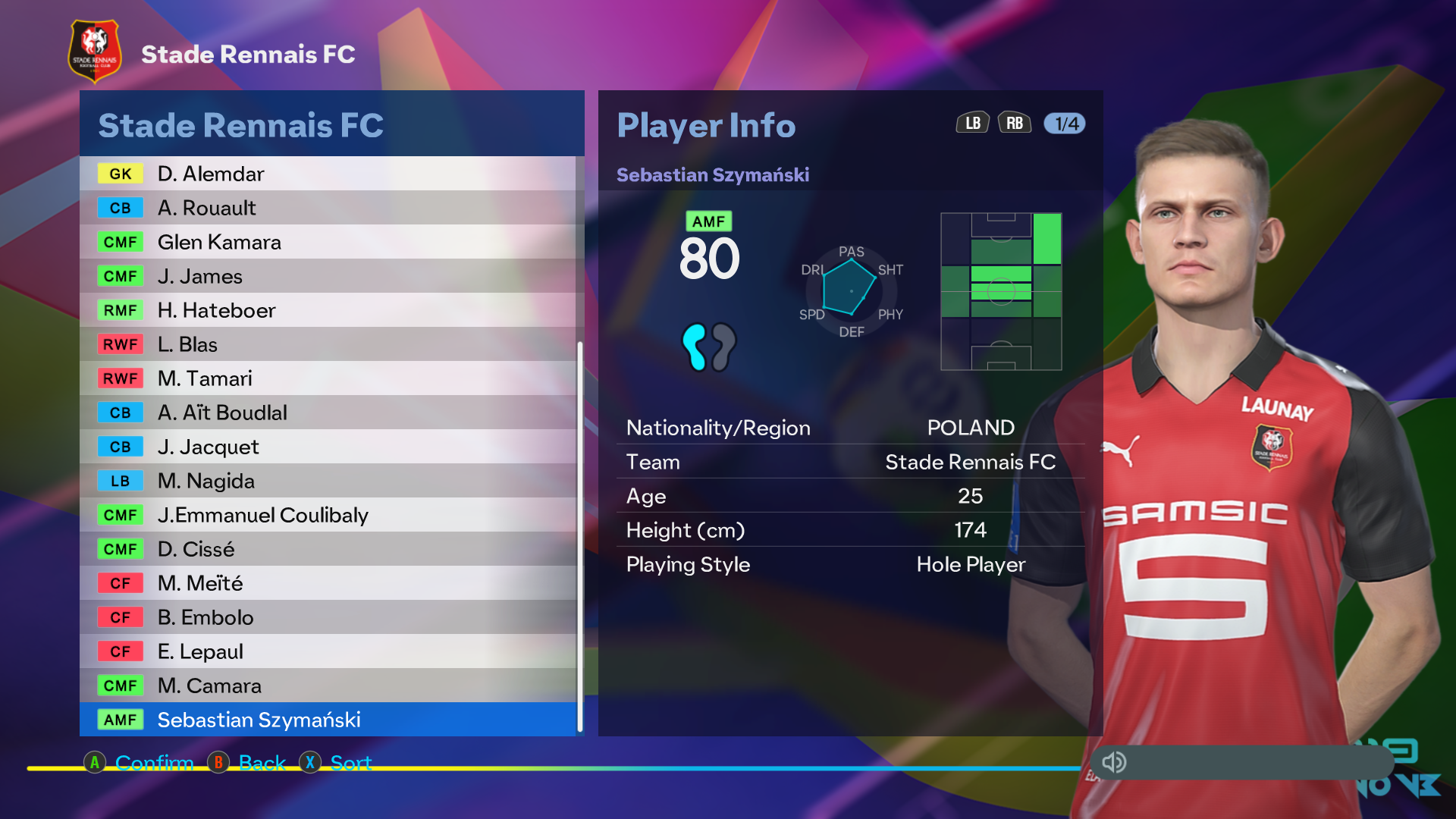This screenshot has width=1456, height=819.
Task: Select goalkeeper D. Alemdar from the squad list
Action: tap(328, 174)
